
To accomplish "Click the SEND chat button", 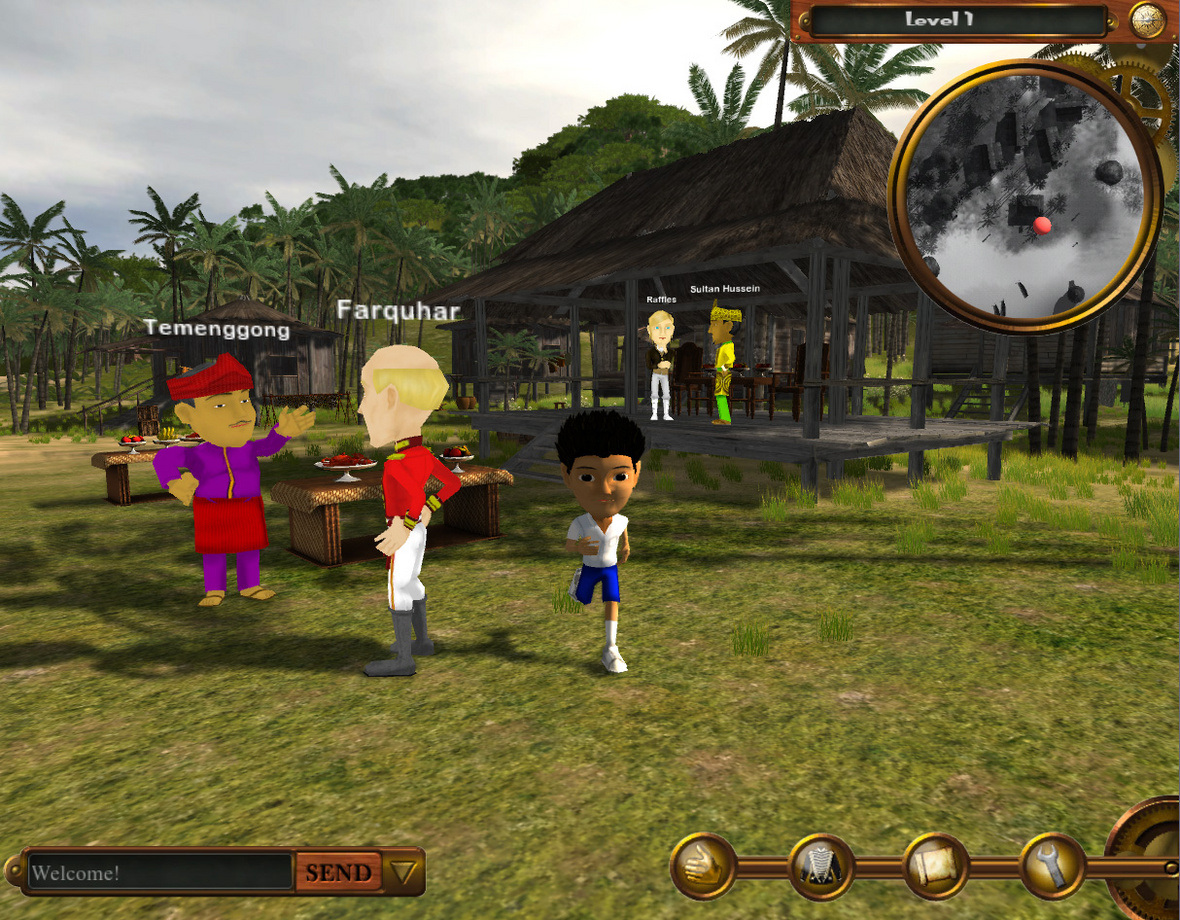I will click(x=338, y=872).
